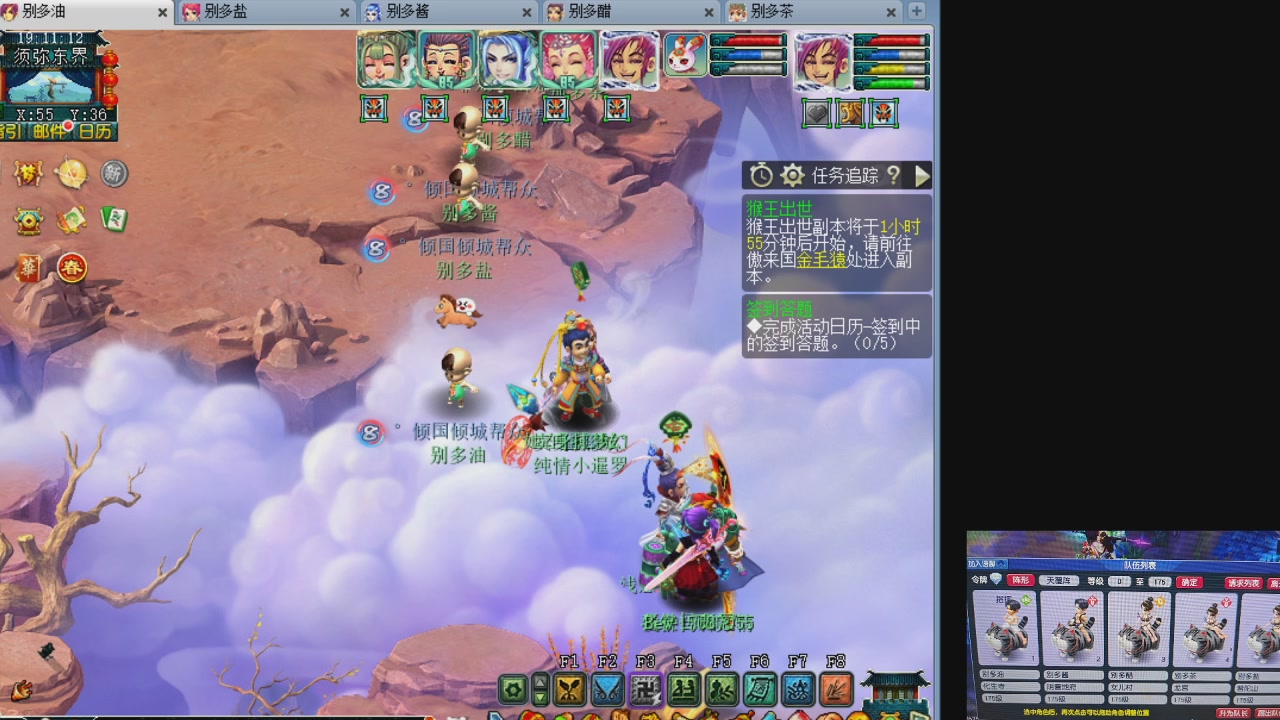Select the 别多醋 character card in team list
The height and width of the screenshot is (720, 1280).
point(1140,630)
